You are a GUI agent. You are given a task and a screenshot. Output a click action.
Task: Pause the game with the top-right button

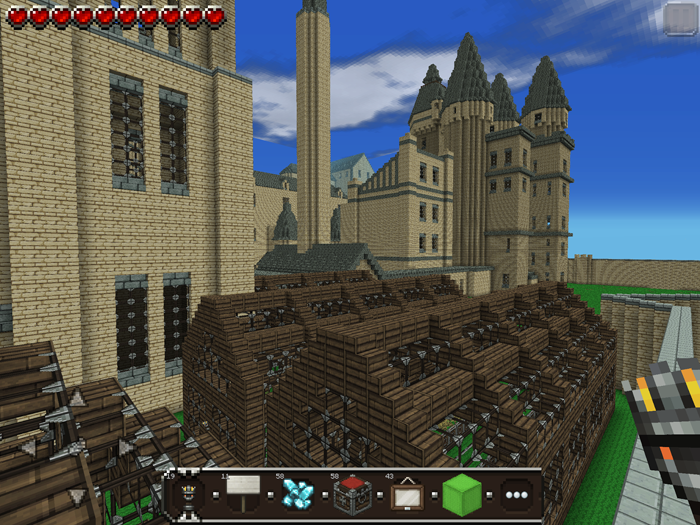pos(679,19)
